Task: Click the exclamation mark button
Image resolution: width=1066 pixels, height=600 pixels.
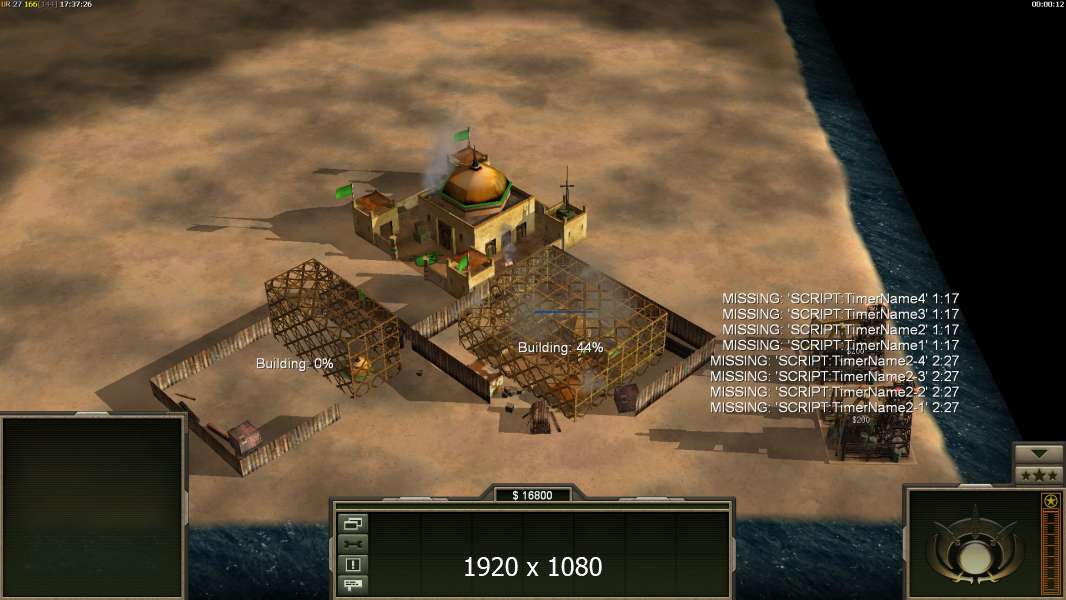Action: point(354,564)
